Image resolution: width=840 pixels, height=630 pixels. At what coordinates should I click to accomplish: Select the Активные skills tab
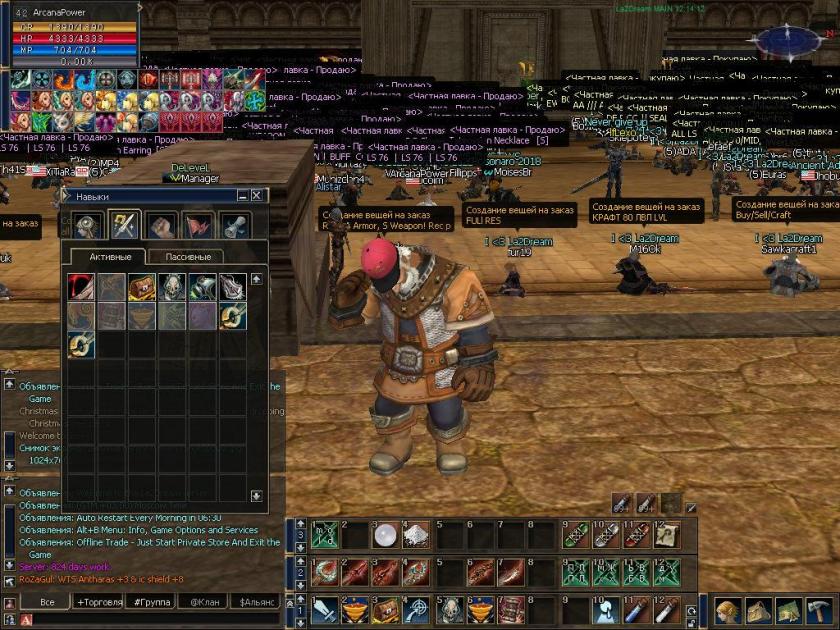point(110,257)
